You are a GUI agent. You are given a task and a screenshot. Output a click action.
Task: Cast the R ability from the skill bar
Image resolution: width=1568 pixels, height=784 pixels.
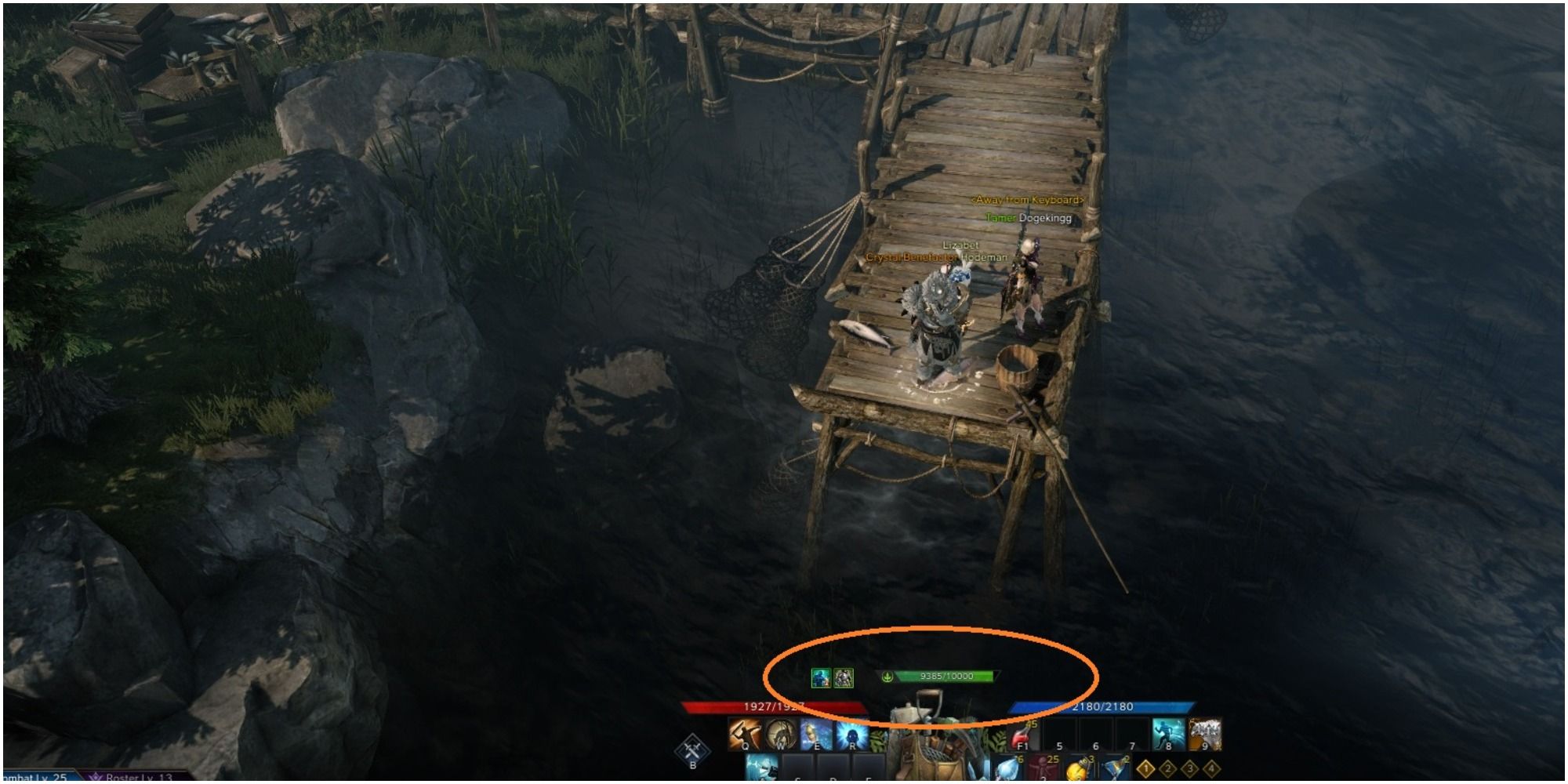pos(852,735)
